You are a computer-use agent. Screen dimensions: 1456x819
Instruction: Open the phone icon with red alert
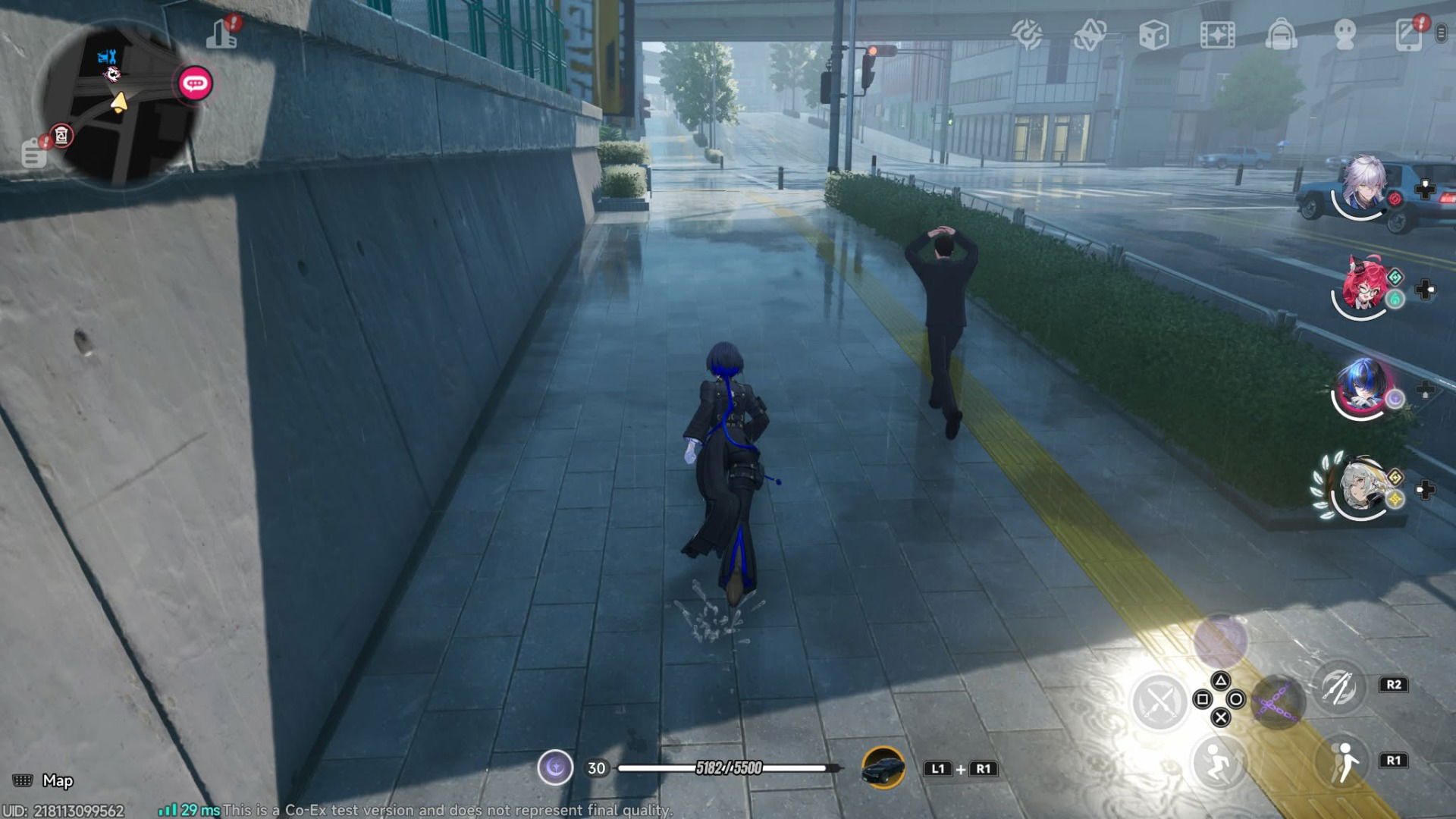click(x=1409, y=35)
